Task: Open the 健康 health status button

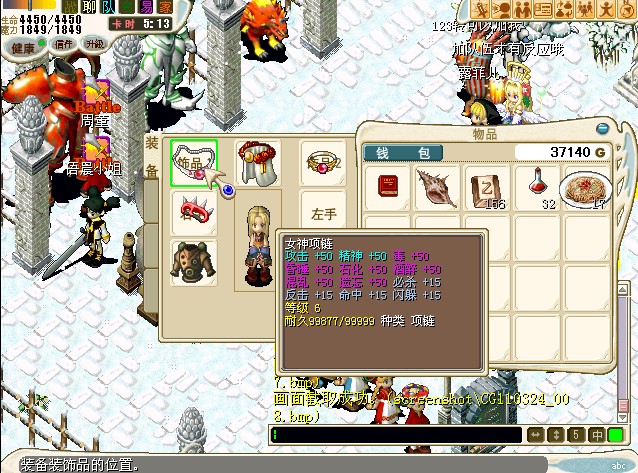Action: (24, 45)
